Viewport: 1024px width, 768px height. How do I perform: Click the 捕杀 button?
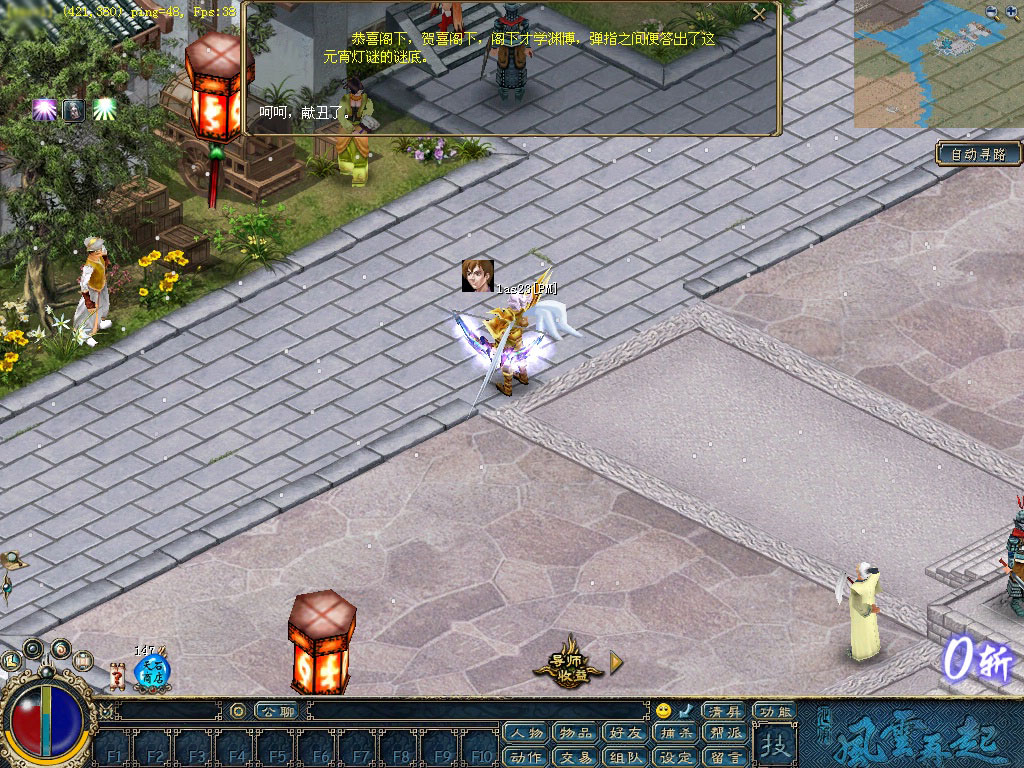[675, 733]
